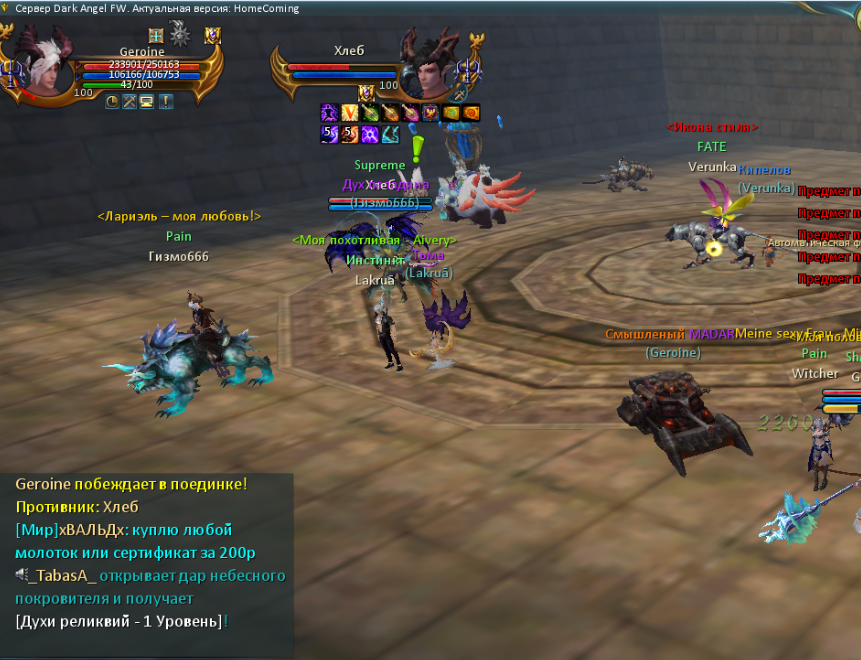Click the speaker icon beside _TabasA_ message

[x=20, y=575]
